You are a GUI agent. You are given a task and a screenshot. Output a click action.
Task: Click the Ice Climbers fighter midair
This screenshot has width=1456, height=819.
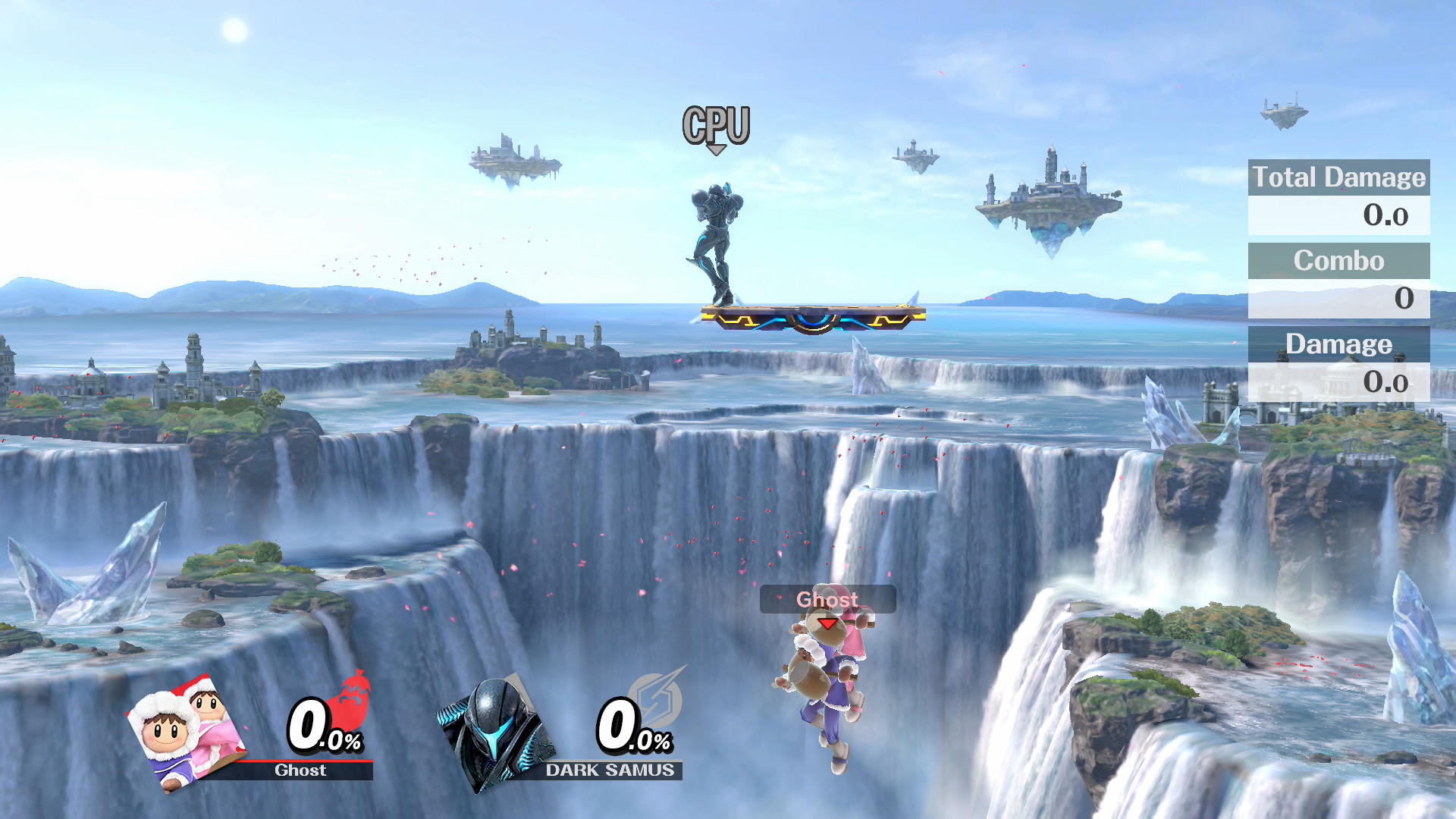point(823,682)
